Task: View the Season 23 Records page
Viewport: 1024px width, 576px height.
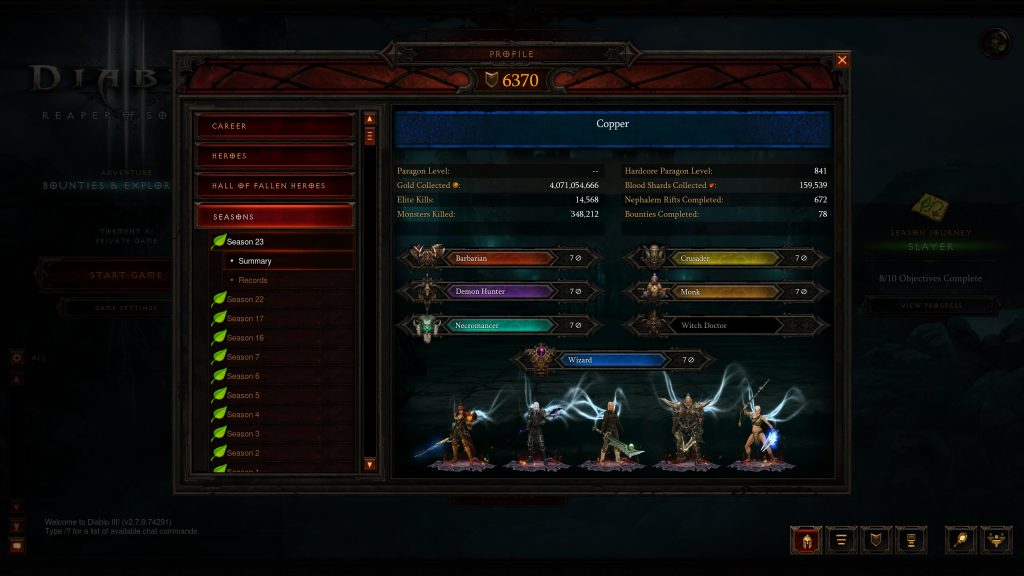Action: point(253,280)
